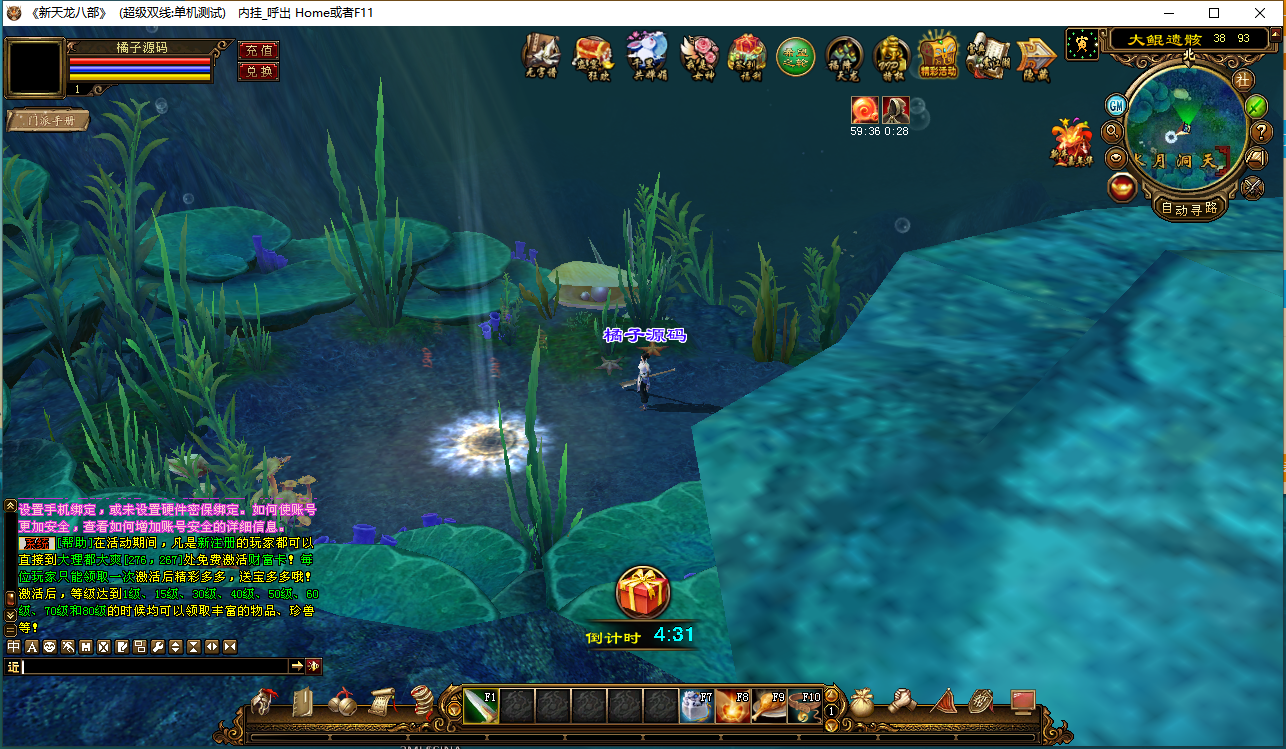This screenshot has height=749, width=1286.
Task: Open the 门派手册 sect handbook
Action: click(47, 121)
